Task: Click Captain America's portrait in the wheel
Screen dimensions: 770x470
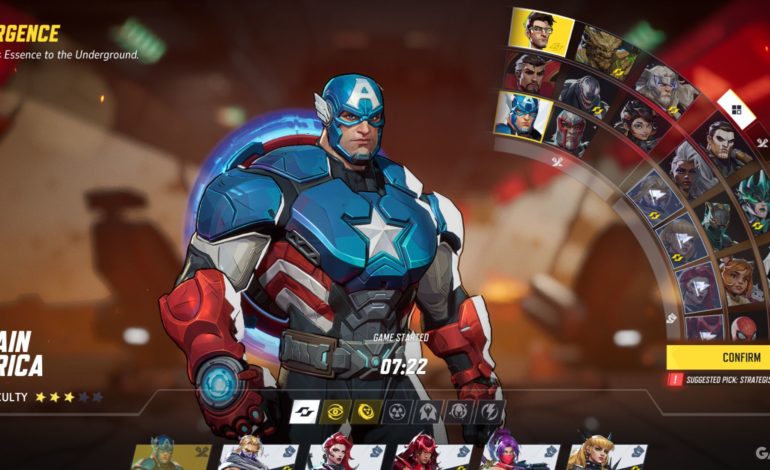Action: tap(522, 113)
